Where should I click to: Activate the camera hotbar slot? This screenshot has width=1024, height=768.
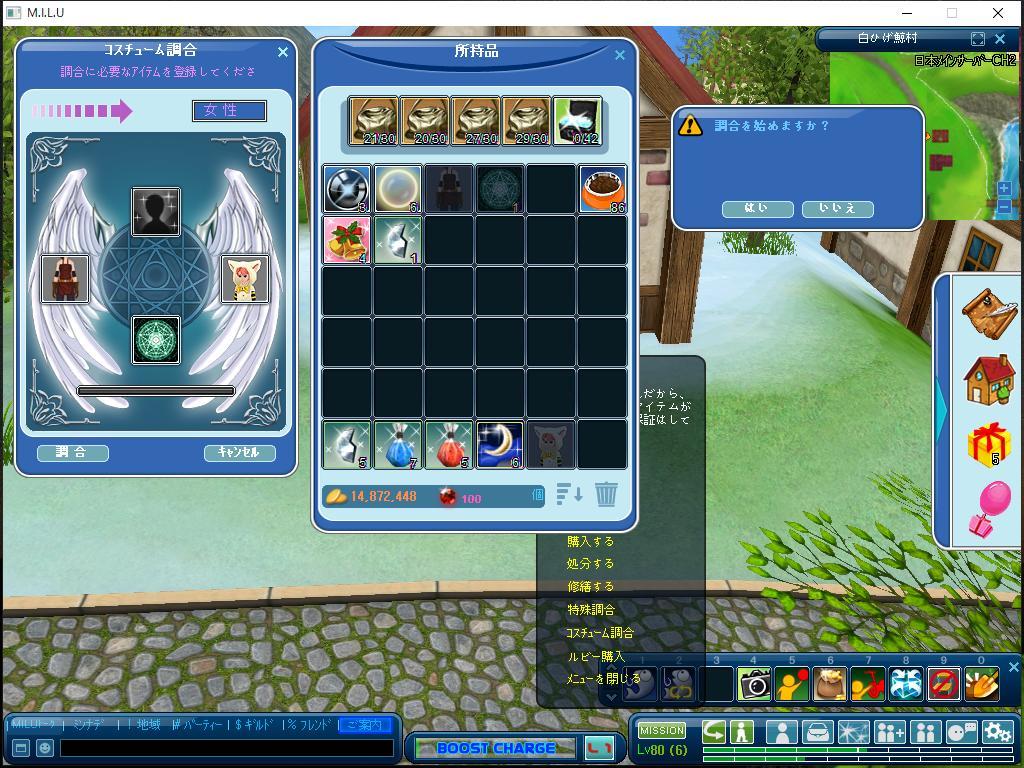point(754,684)
